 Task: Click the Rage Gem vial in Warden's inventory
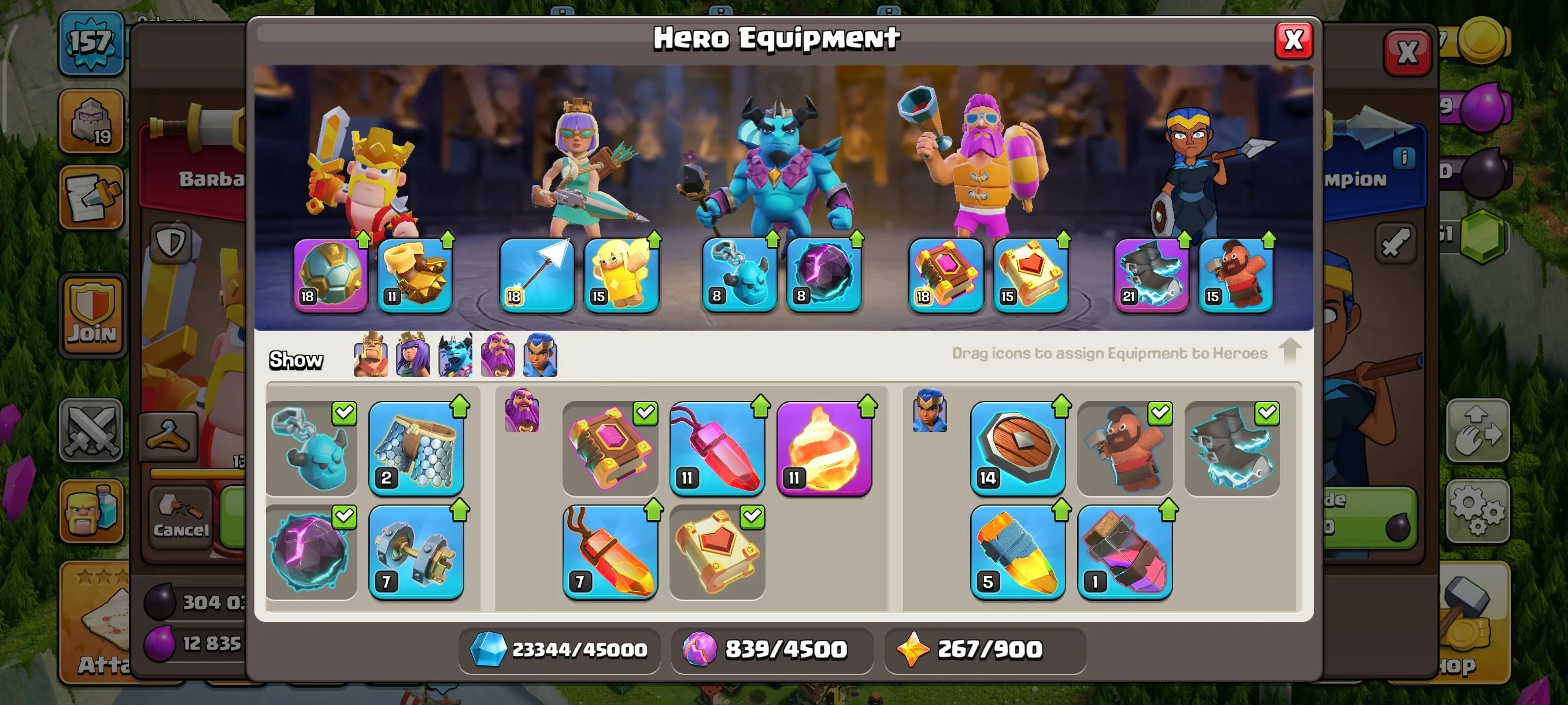(718, 449)
